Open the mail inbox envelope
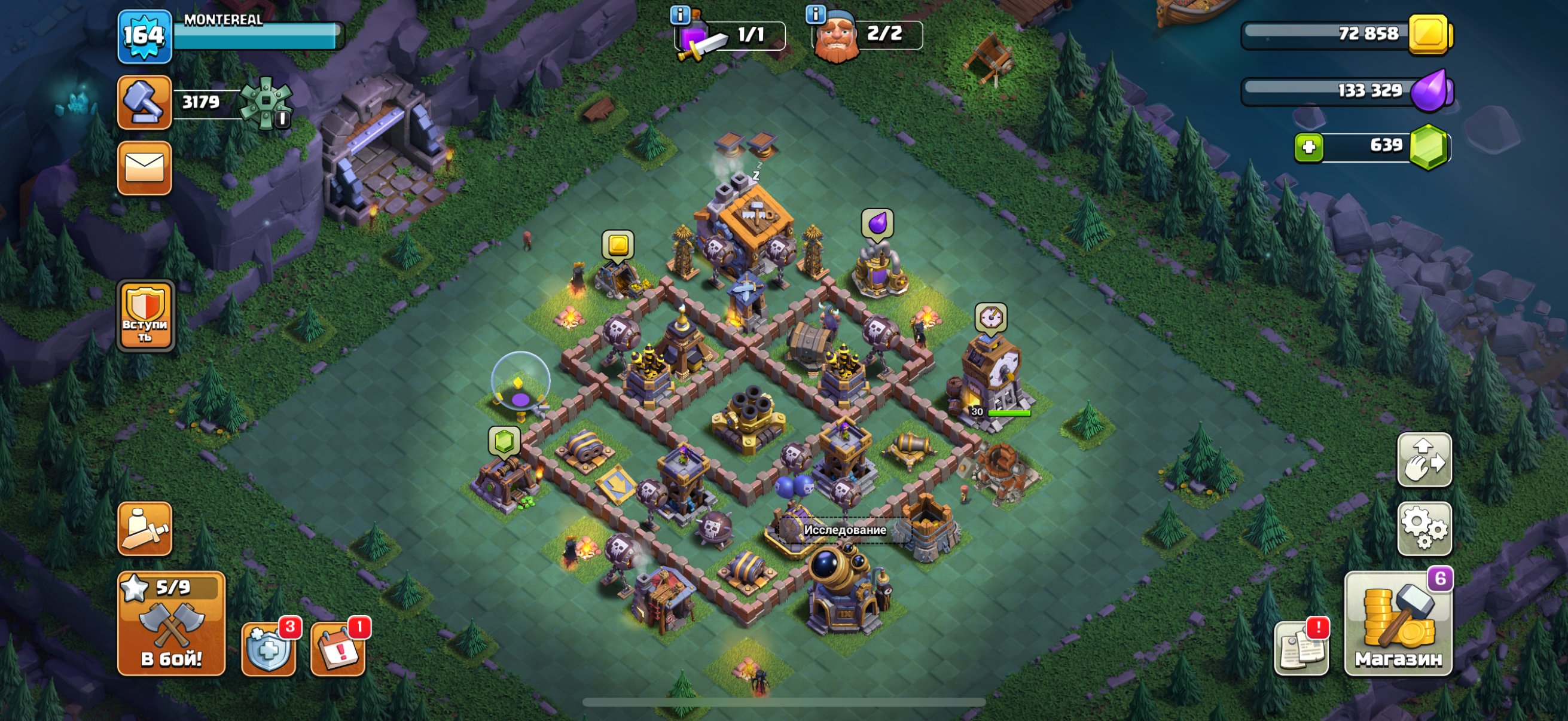 pyautogui.click(x=144, y=168)
